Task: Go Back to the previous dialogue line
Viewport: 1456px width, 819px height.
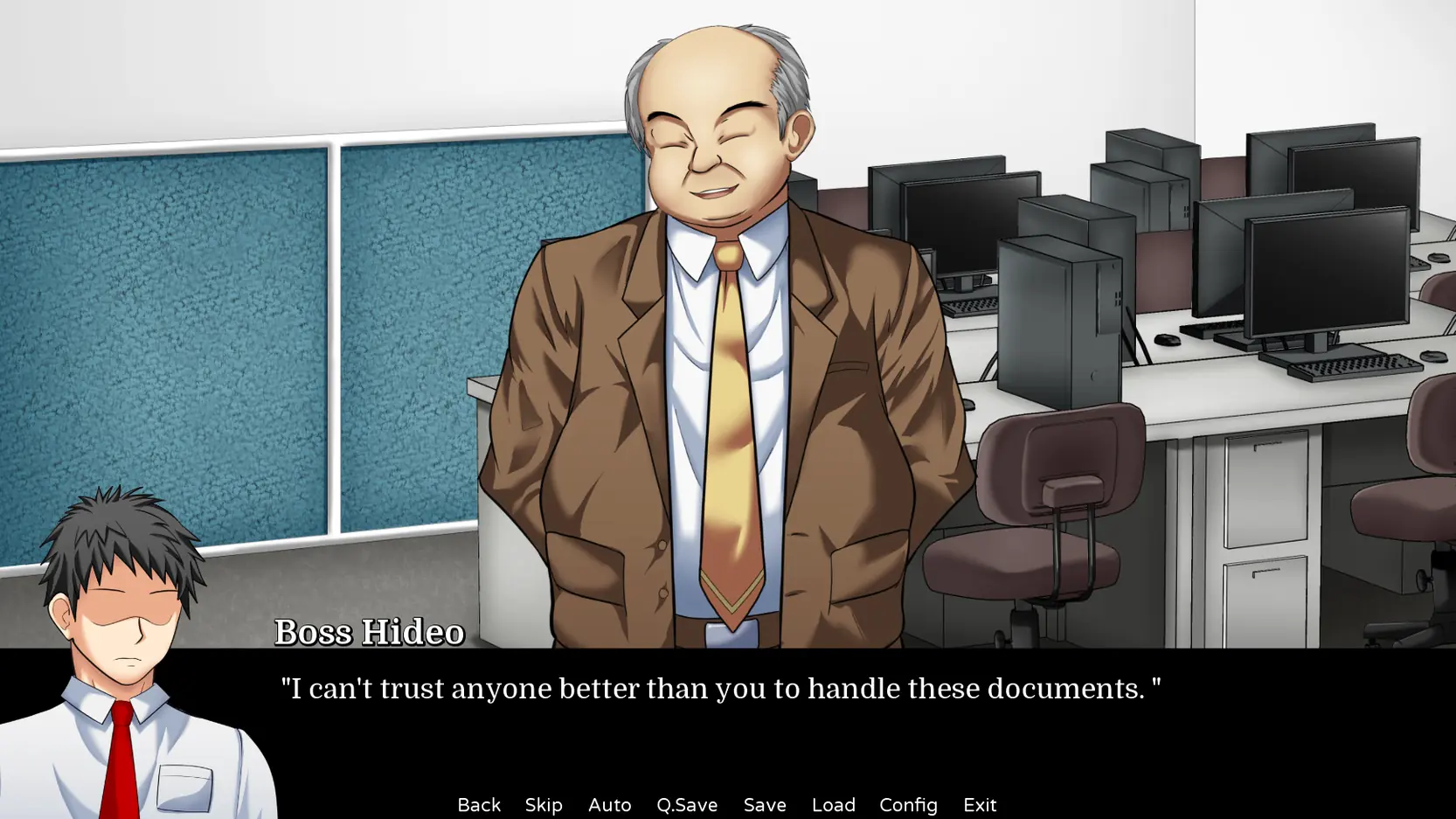Action: tap(479, 804)
